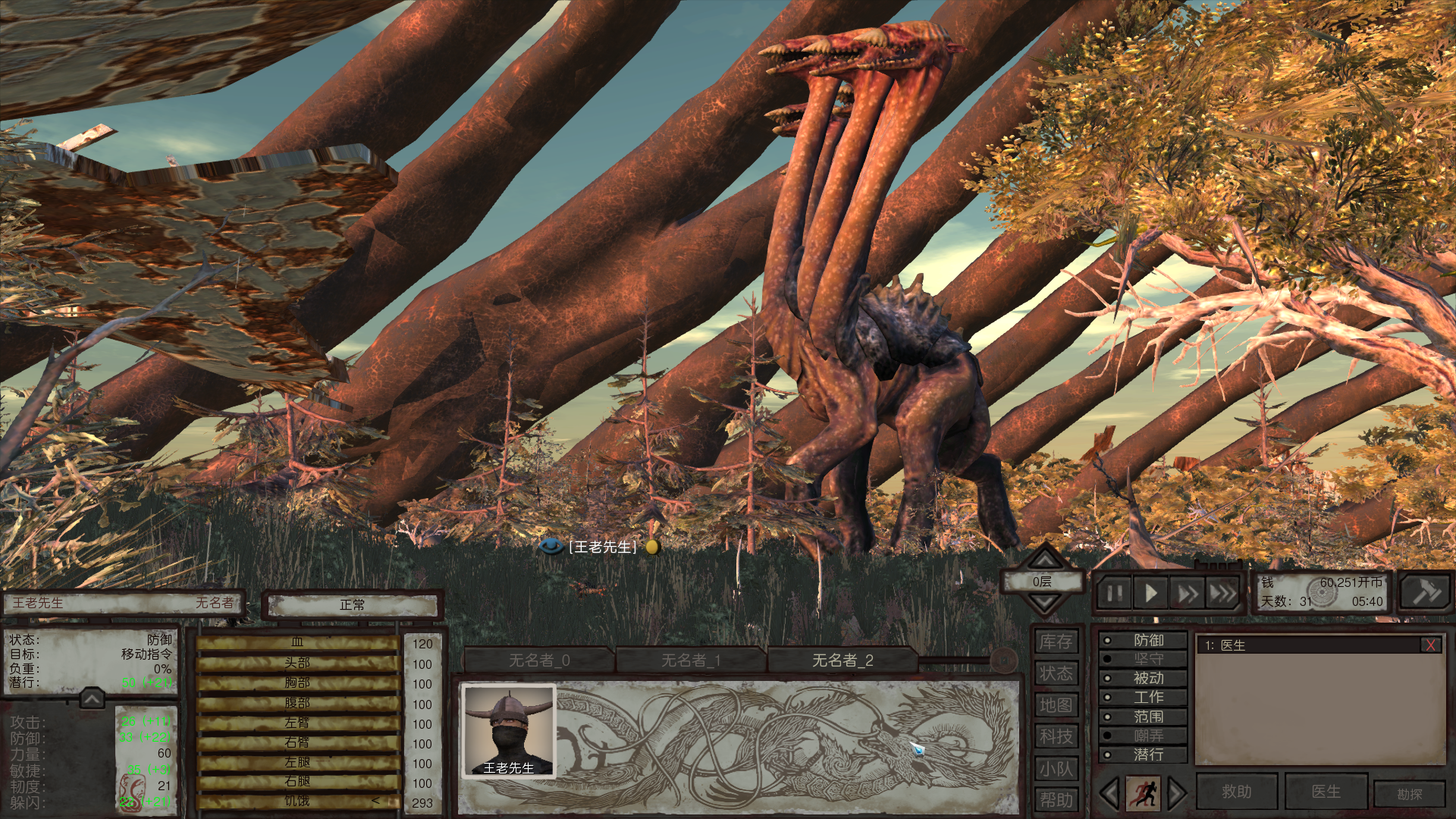Switch to the 无名者_0 squad tab
Screen dimensions: 1456x819
[538, 661]
